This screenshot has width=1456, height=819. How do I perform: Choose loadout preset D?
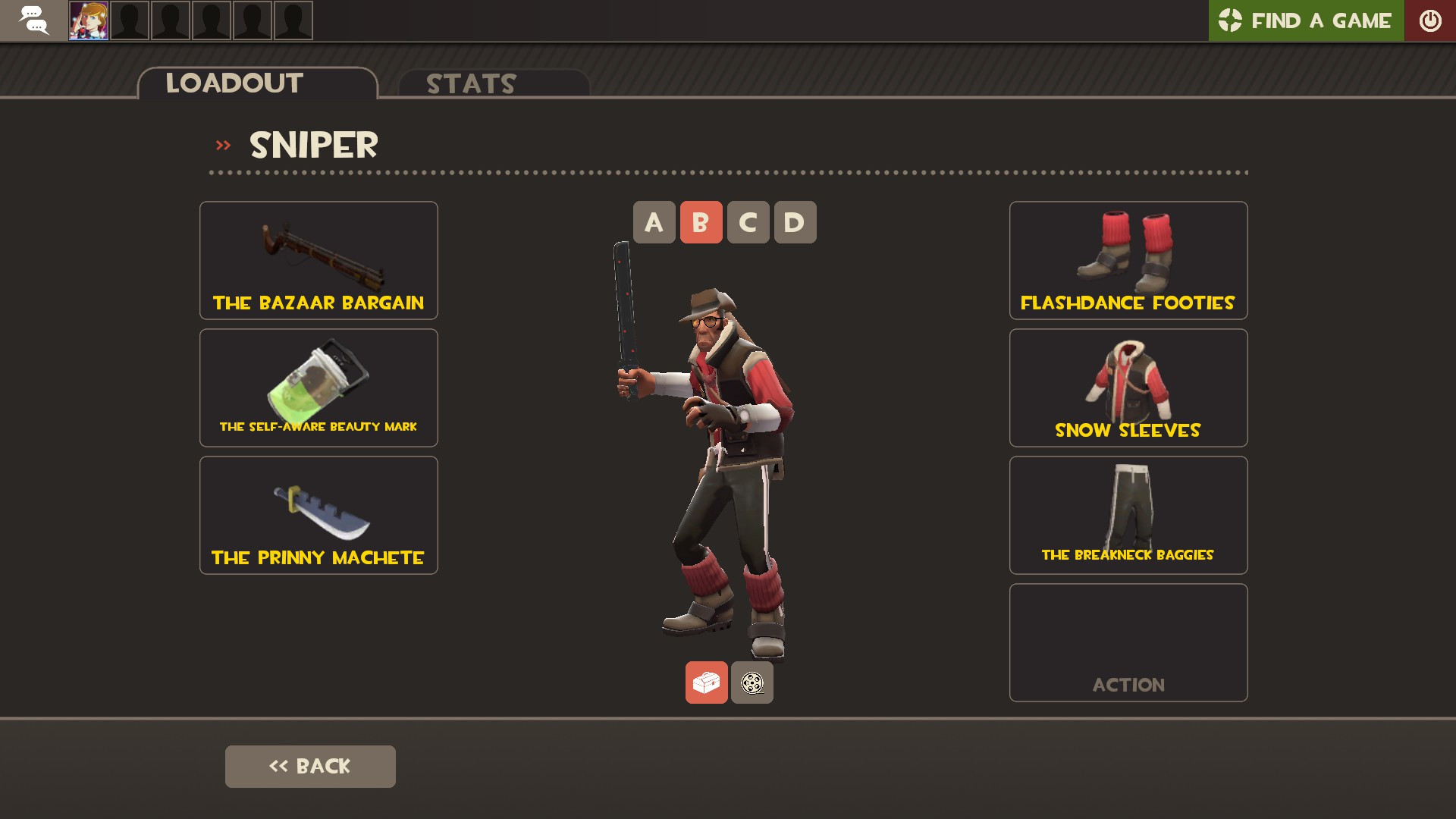click(x=795, y=222)
